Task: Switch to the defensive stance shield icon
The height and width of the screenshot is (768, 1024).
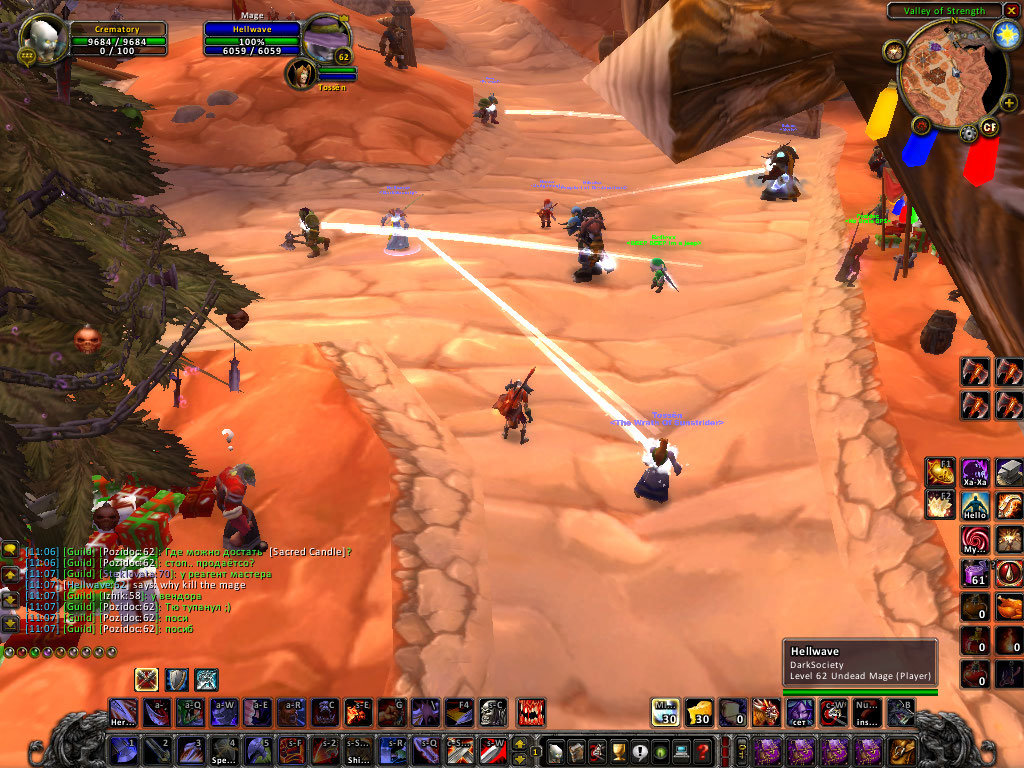Action: [177, 680]
